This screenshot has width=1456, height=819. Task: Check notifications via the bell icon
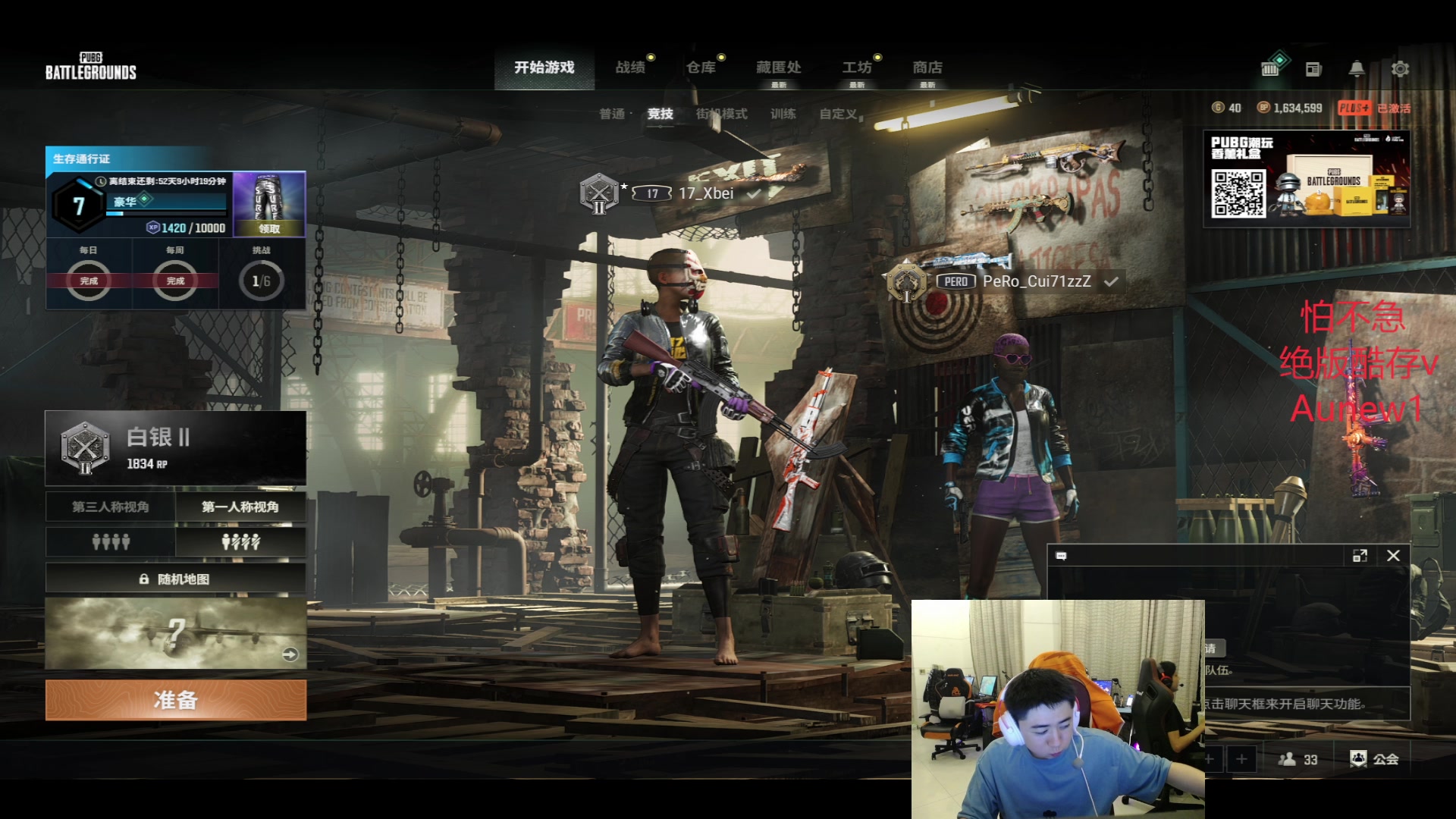click(1357, 69)
